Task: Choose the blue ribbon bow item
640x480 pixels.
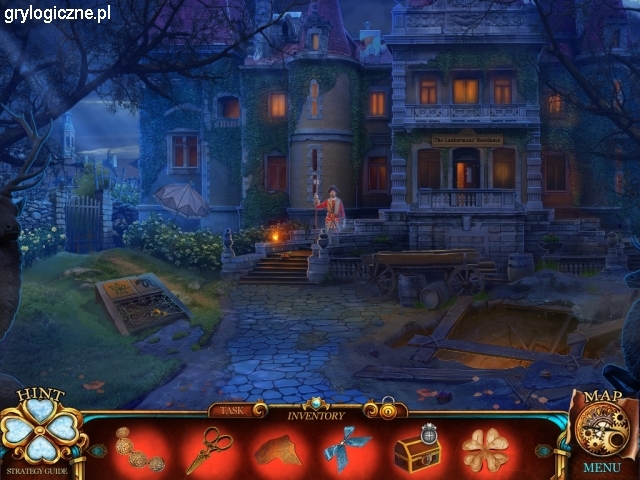Action: tap(346, 448)
